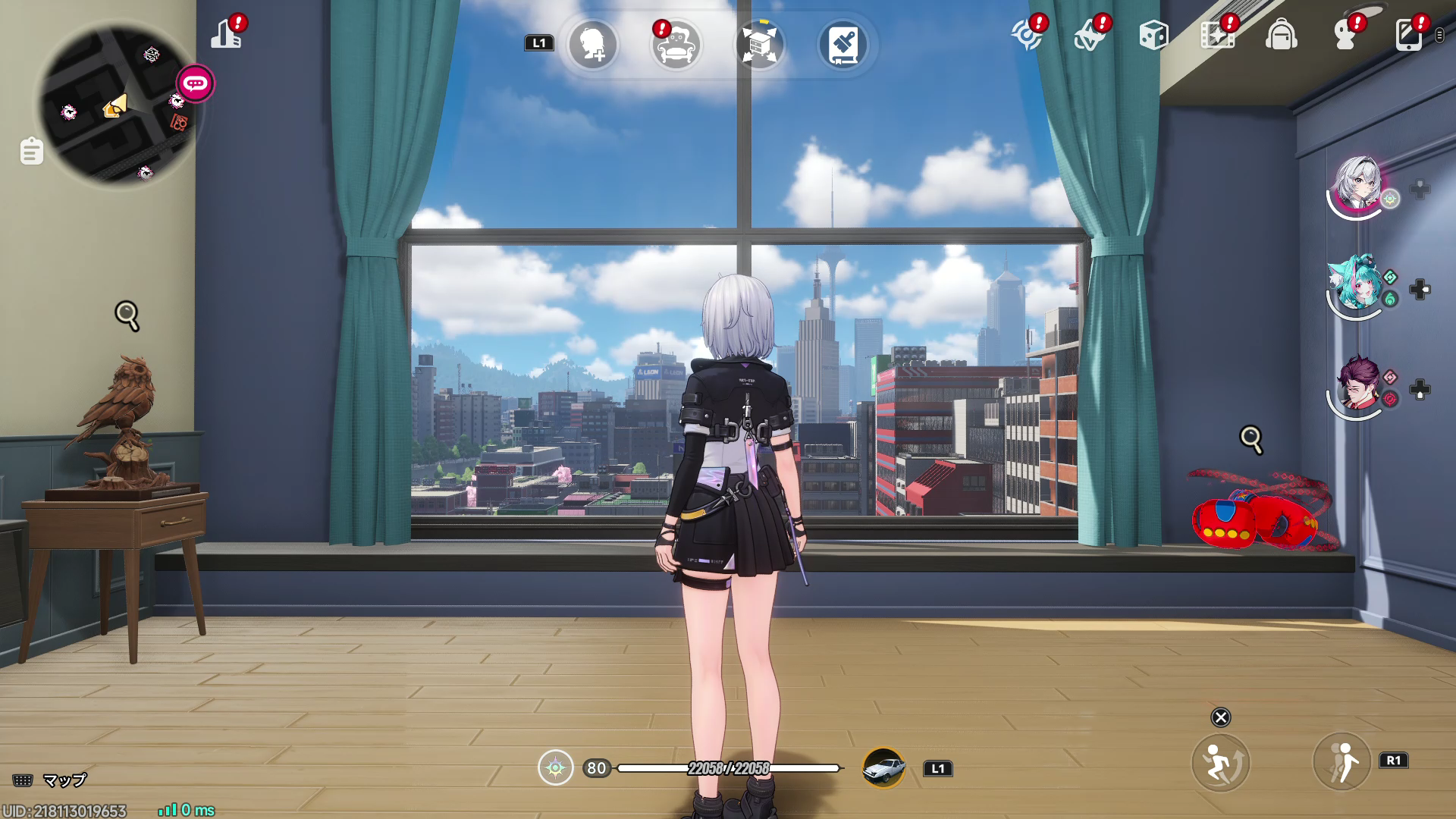Image resolution: width=1456 pixels, height=819 pixels.
Task: Open the pink chat bubble button
Action: [196, 83]
